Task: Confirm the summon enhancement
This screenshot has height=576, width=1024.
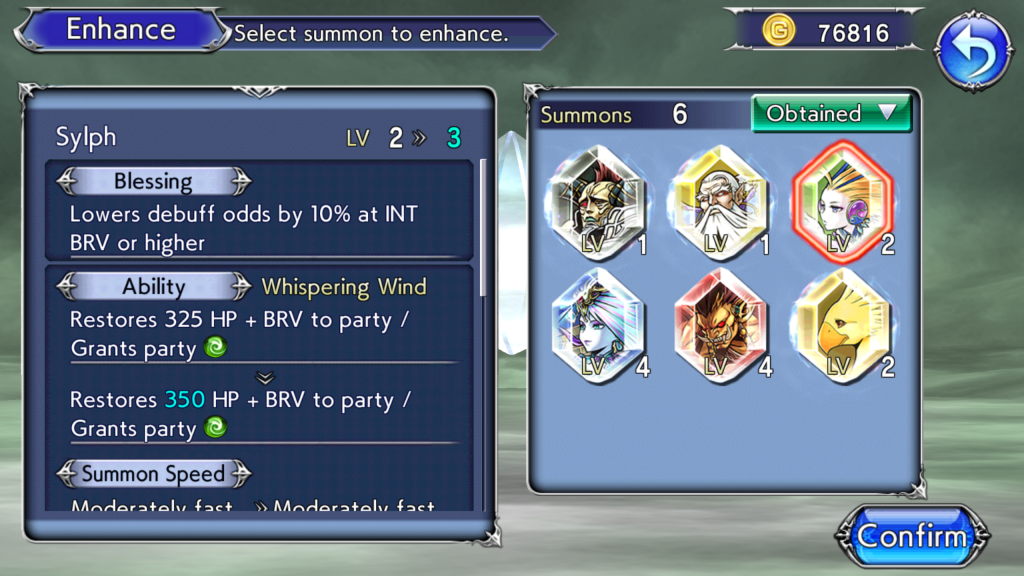Action: coord(912,536)
